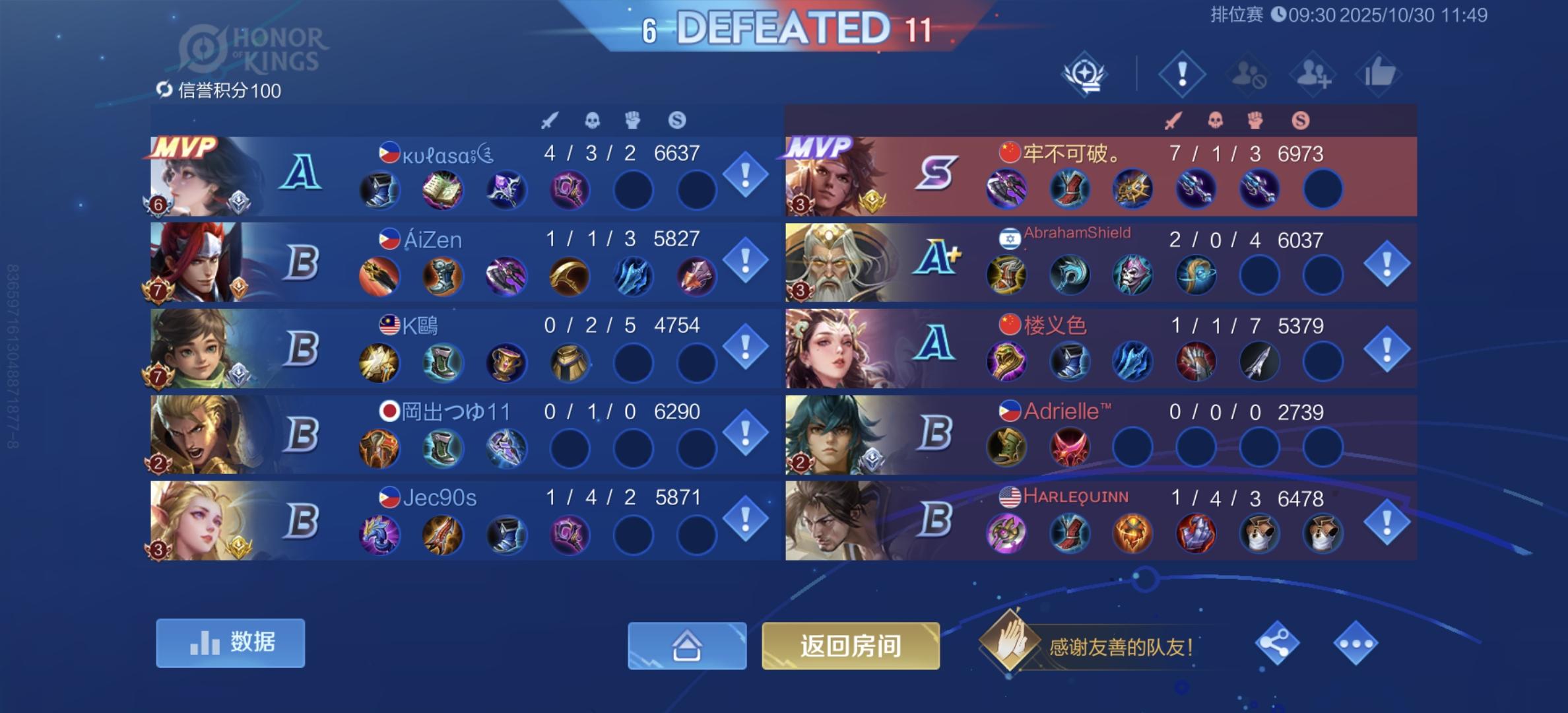This screenshot has width=1568, height=713.
Task: Give a thumbs-up with the like icon
Action: click(1380, 73)
